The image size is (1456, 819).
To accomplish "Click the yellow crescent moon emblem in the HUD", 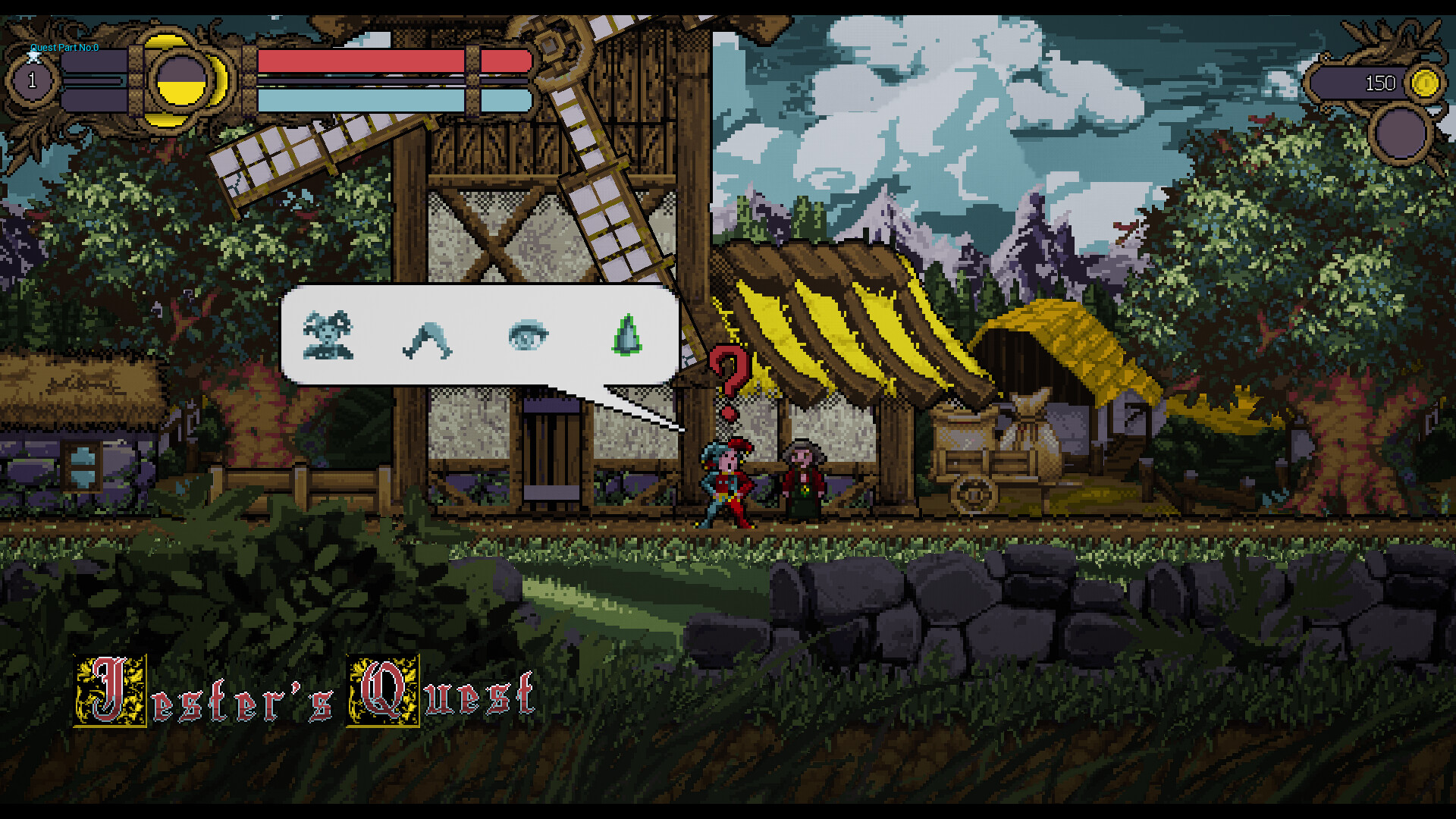I will pos(182,80).
